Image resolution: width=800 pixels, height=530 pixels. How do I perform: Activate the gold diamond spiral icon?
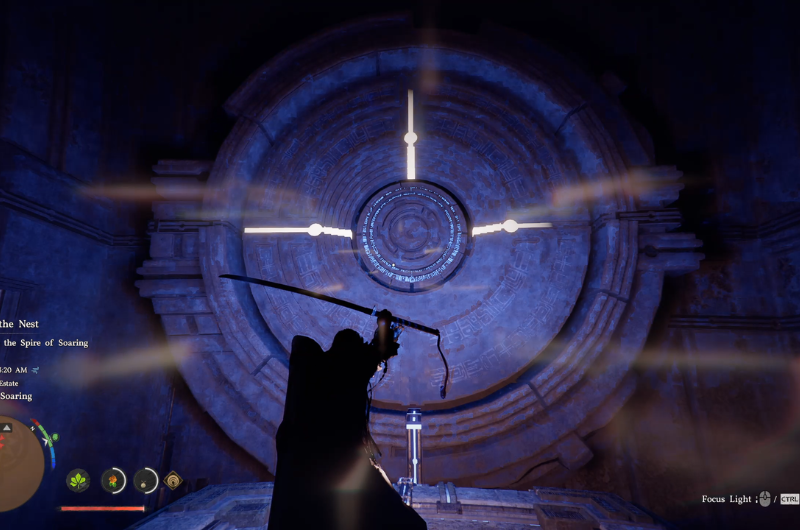pyautogui.click(x=174, y=481)
